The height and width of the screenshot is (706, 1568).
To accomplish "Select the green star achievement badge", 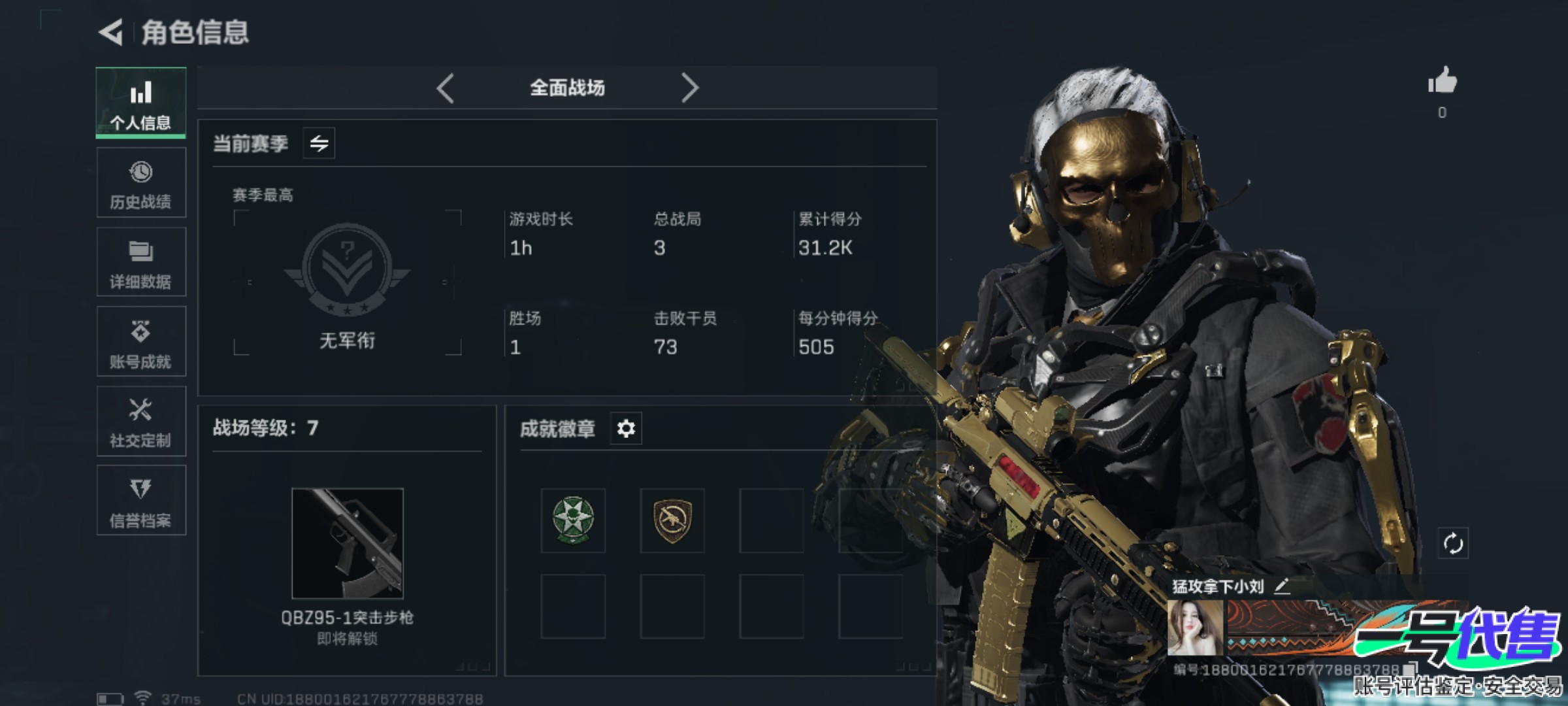I will coord(573,520).
